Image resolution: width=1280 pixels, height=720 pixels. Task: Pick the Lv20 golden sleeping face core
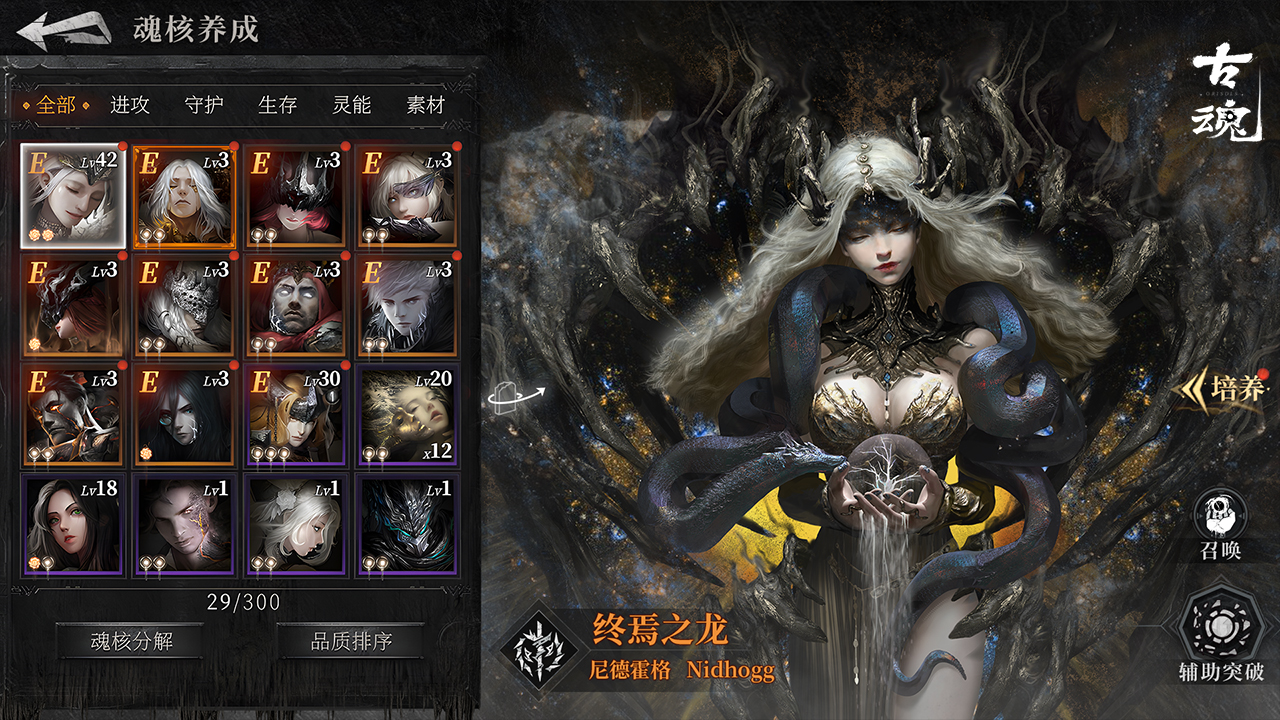tap(407, 415)
